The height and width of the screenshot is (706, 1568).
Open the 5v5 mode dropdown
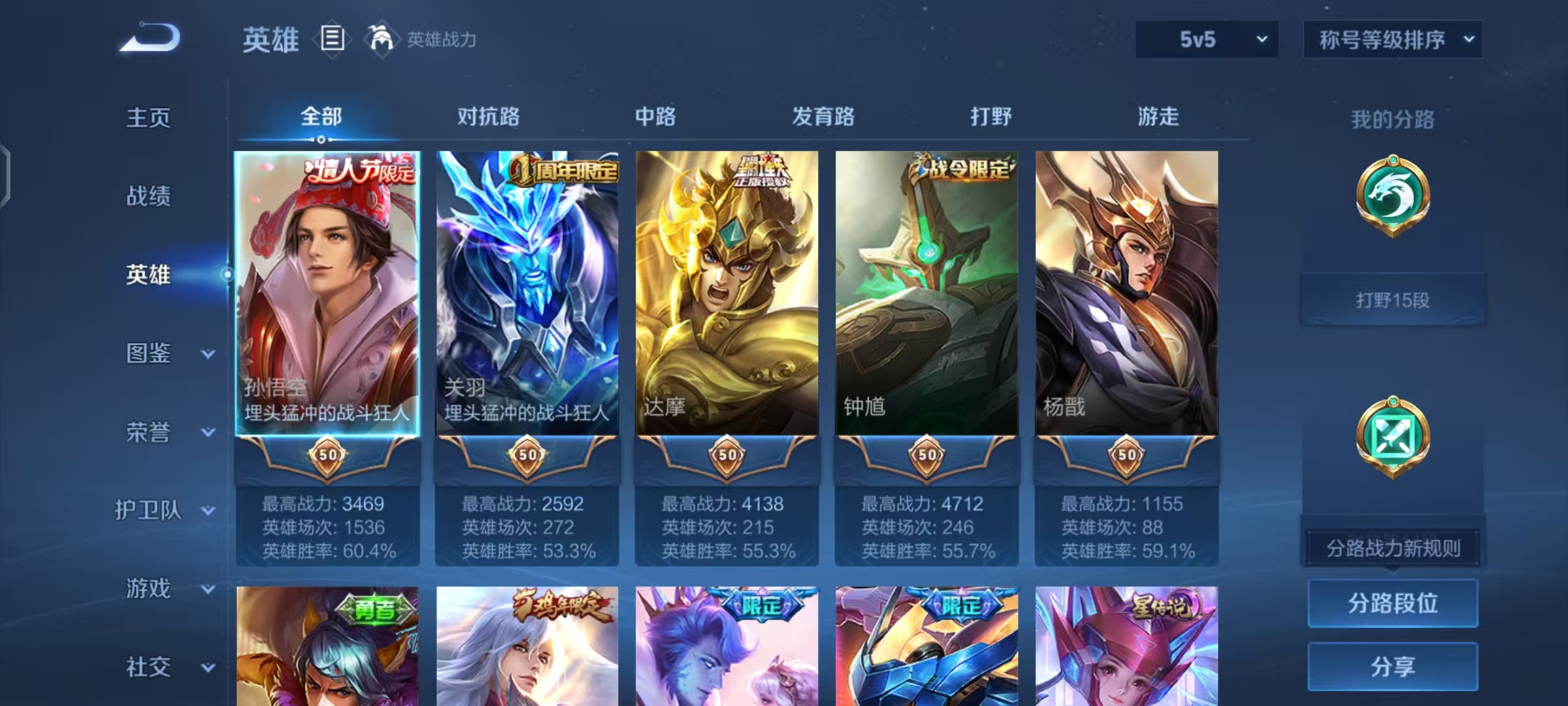coord(1206,39)
